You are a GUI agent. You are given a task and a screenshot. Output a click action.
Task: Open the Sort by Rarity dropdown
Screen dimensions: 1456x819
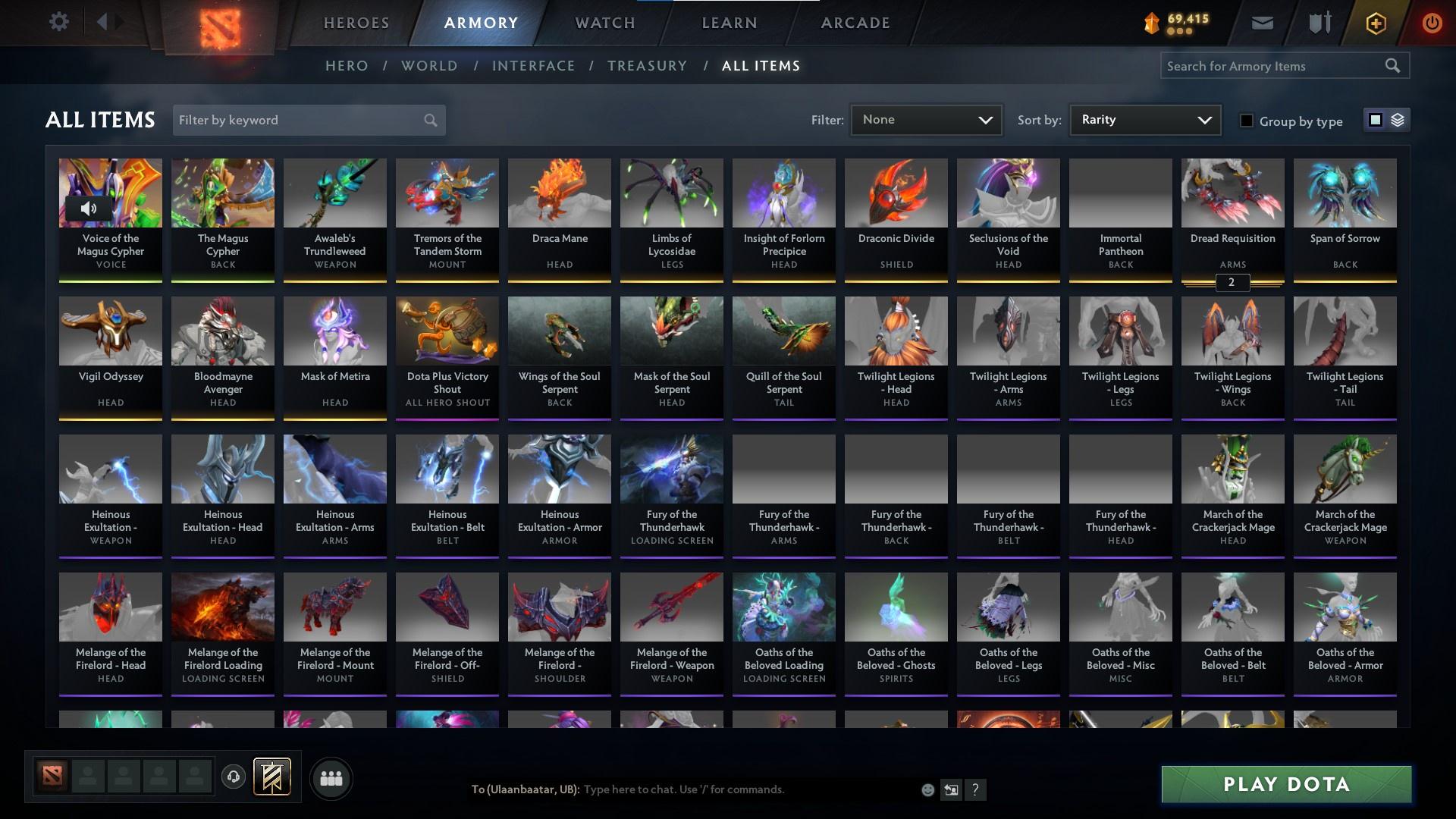tap(1144, 119)
